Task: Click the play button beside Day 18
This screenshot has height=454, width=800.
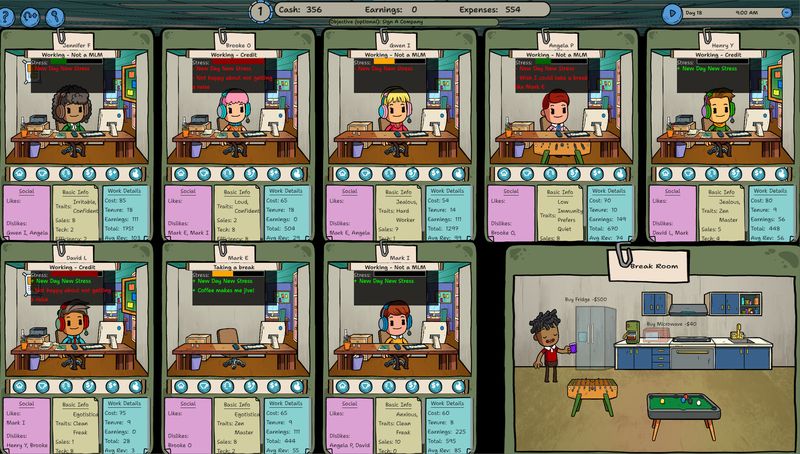Action: point(672,13)
